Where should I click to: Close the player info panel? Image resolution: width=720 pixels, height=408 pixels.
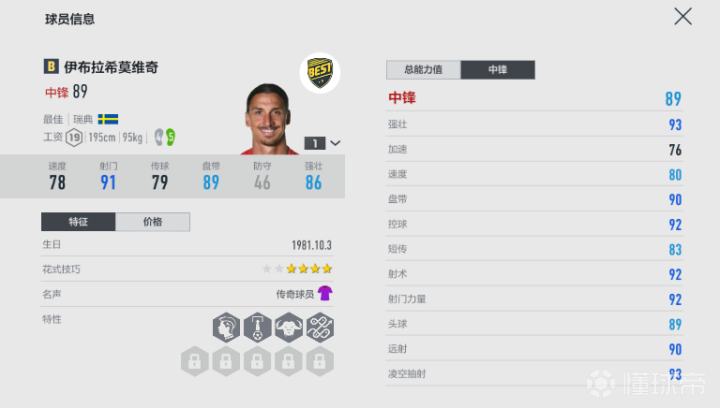[683, 16]
